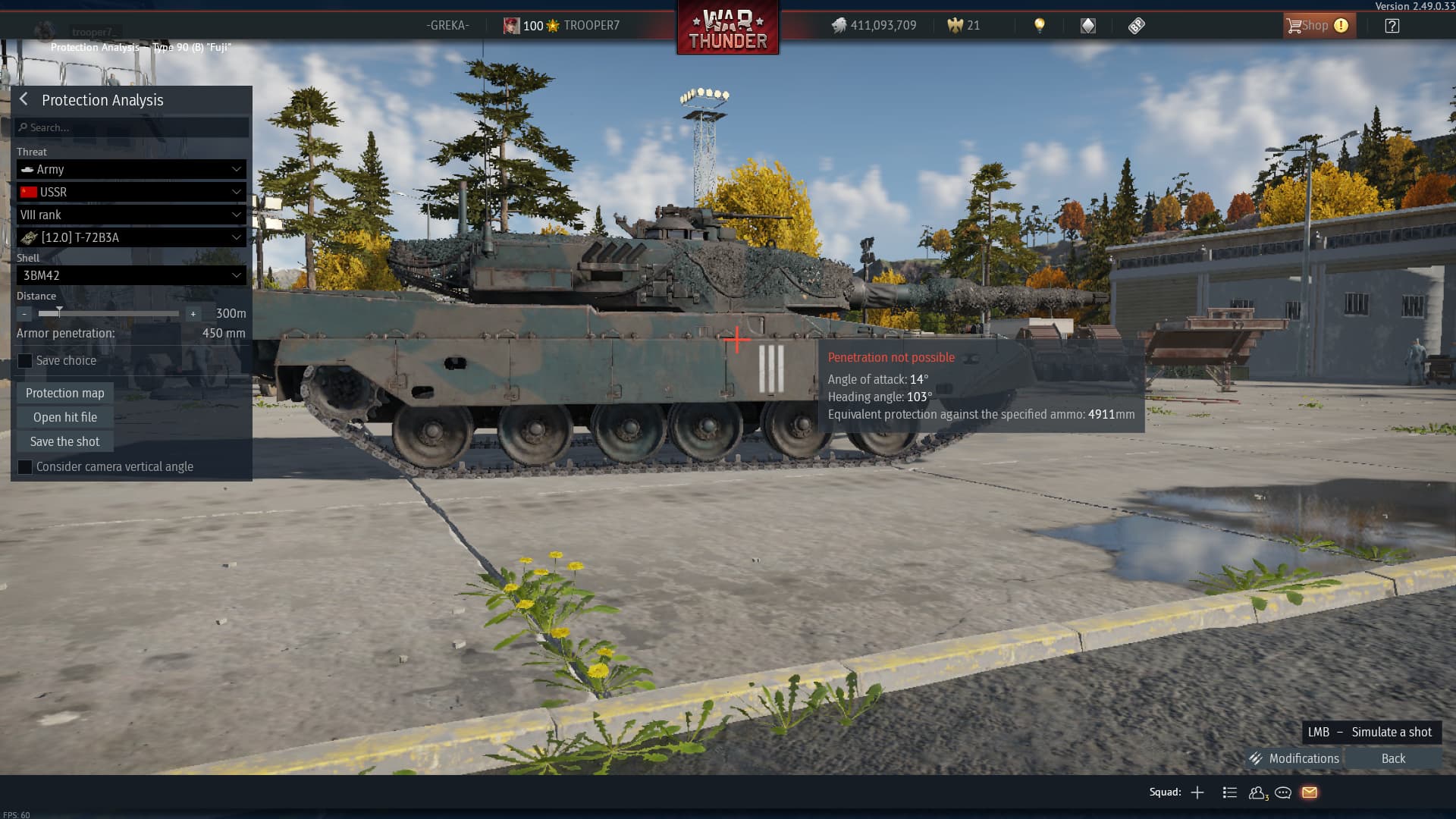Screen dimensions: 1456x819
Task: Click Open hit file button
Action: click(65, 417)
